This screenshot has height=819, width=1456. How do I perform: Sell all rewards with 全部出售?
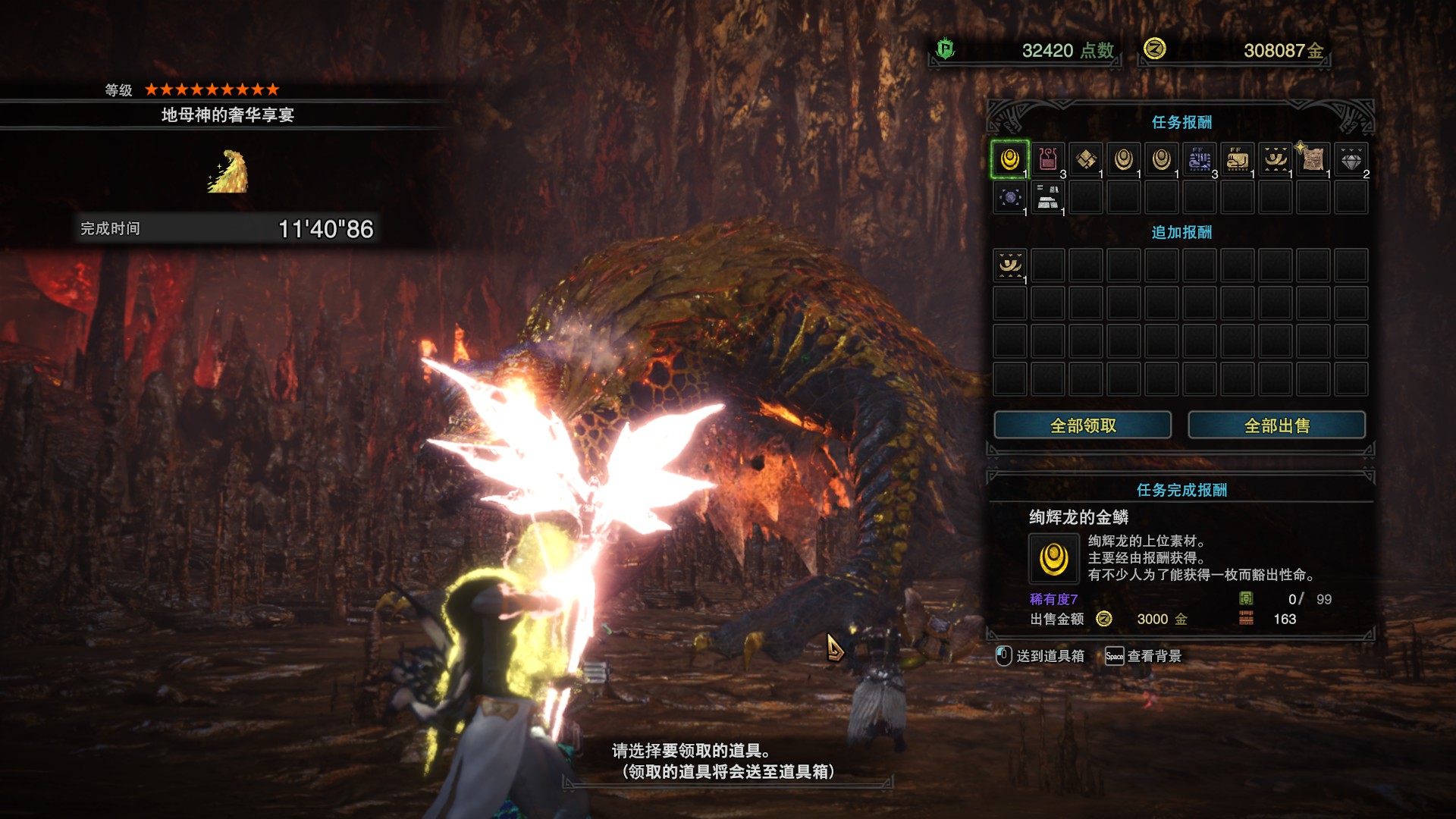click(1276, 425)
